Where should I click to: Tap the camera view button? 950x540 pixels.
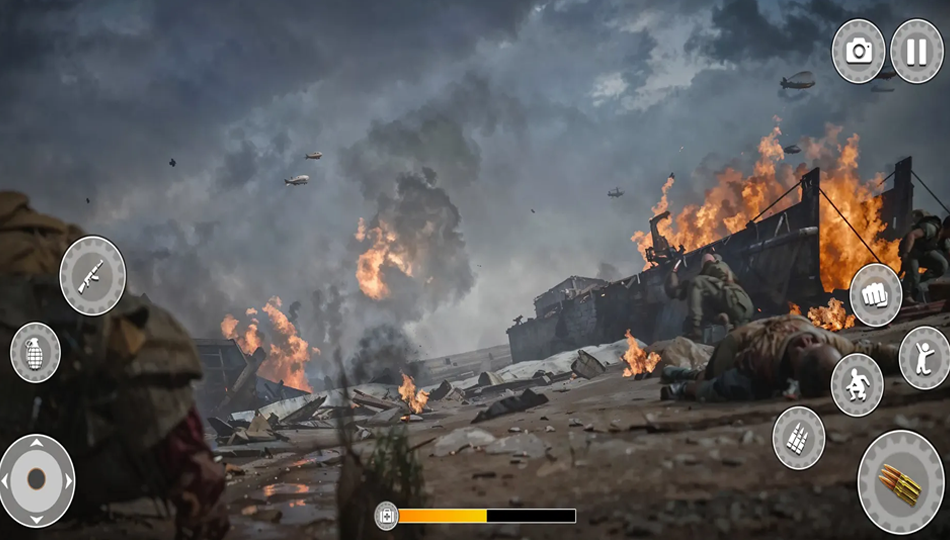(859, 51)
